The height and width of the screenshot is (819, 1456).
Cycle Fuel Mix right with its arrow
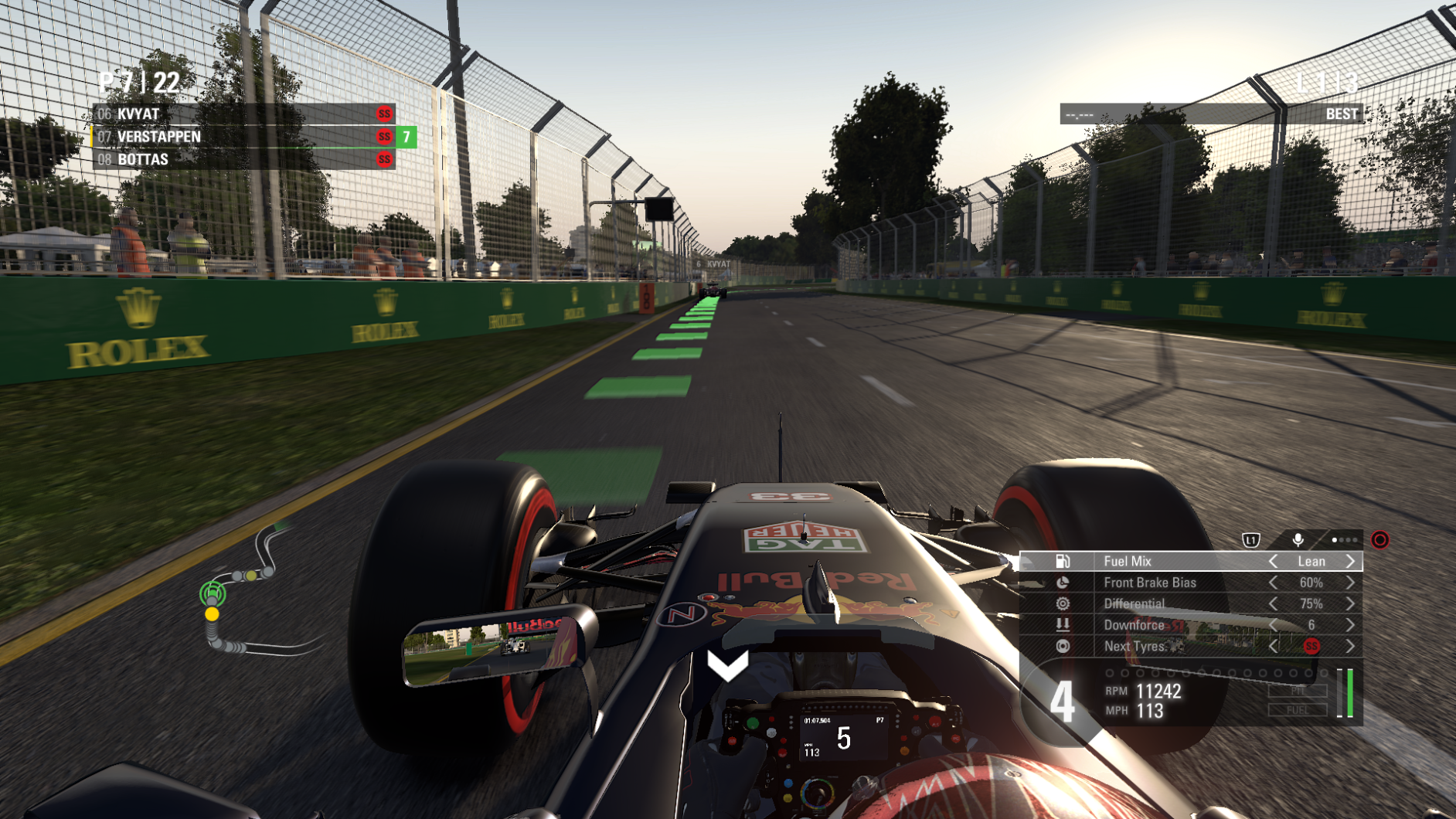1351,562
